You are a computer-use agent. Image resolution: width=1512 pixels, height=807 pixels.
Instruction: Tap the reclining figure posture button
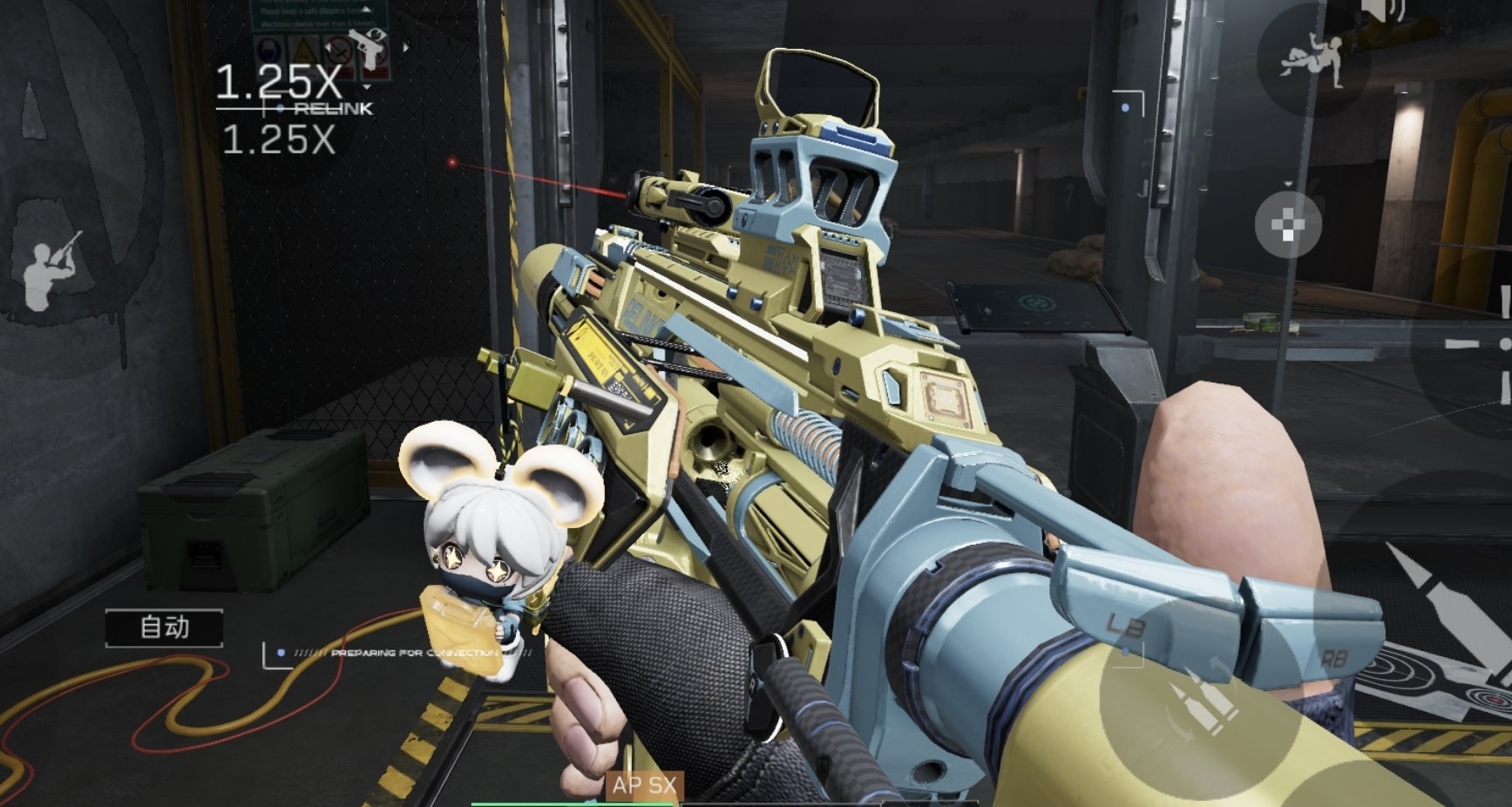pos(1311,60)
